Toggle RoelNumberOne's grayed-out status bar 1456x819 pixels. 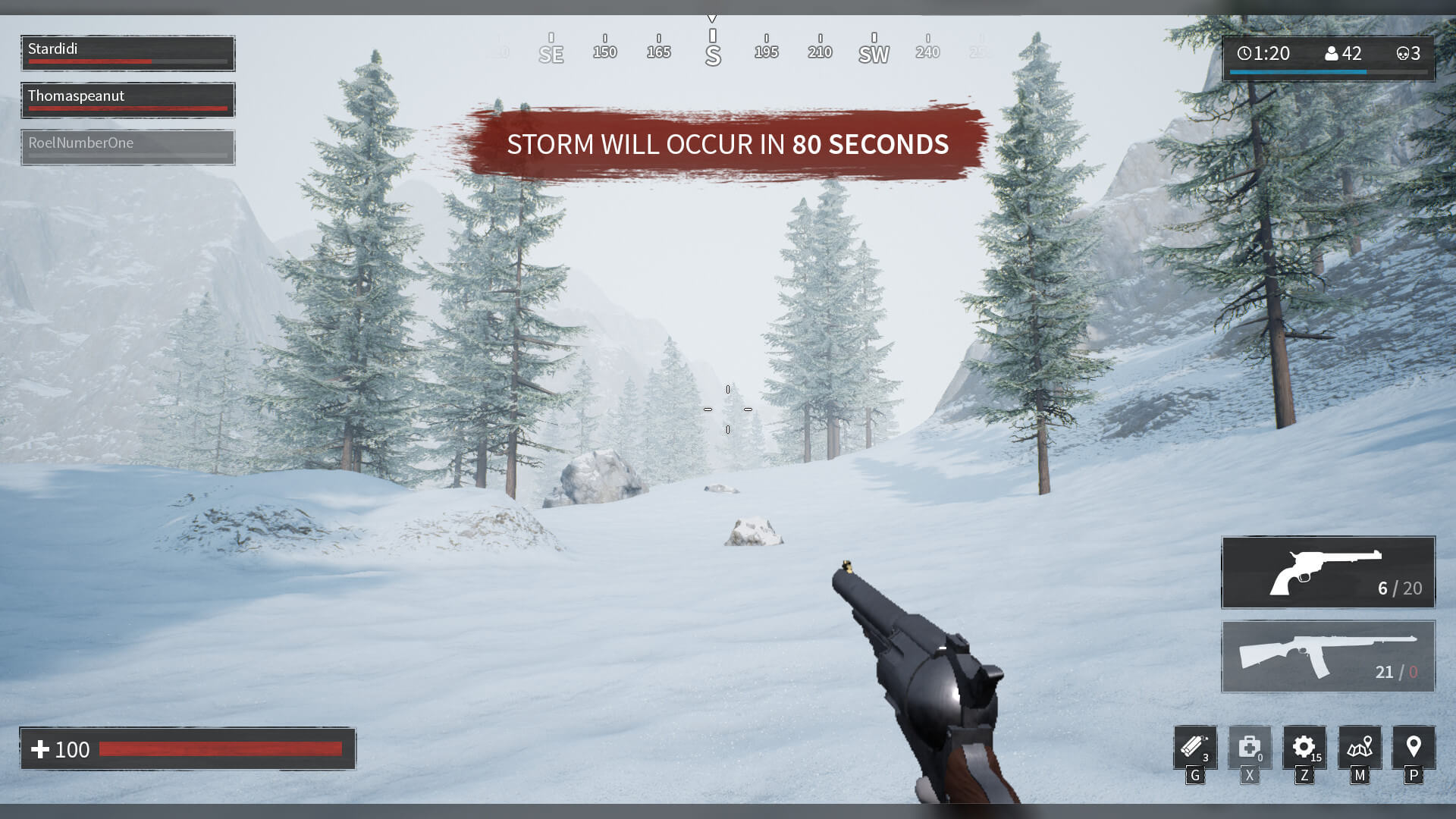click(127, 147)
